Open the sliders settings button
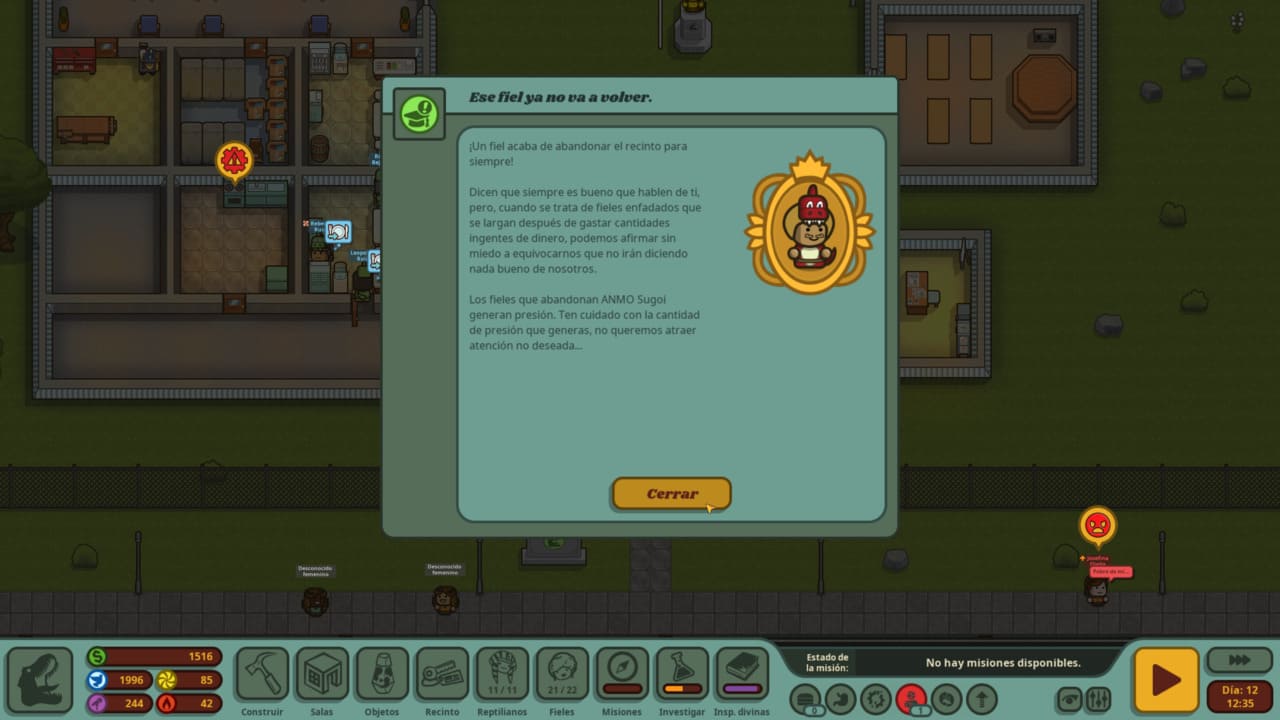This screenshot has height=720, width=1280. pyautogui.click(x=1099, y=698)
